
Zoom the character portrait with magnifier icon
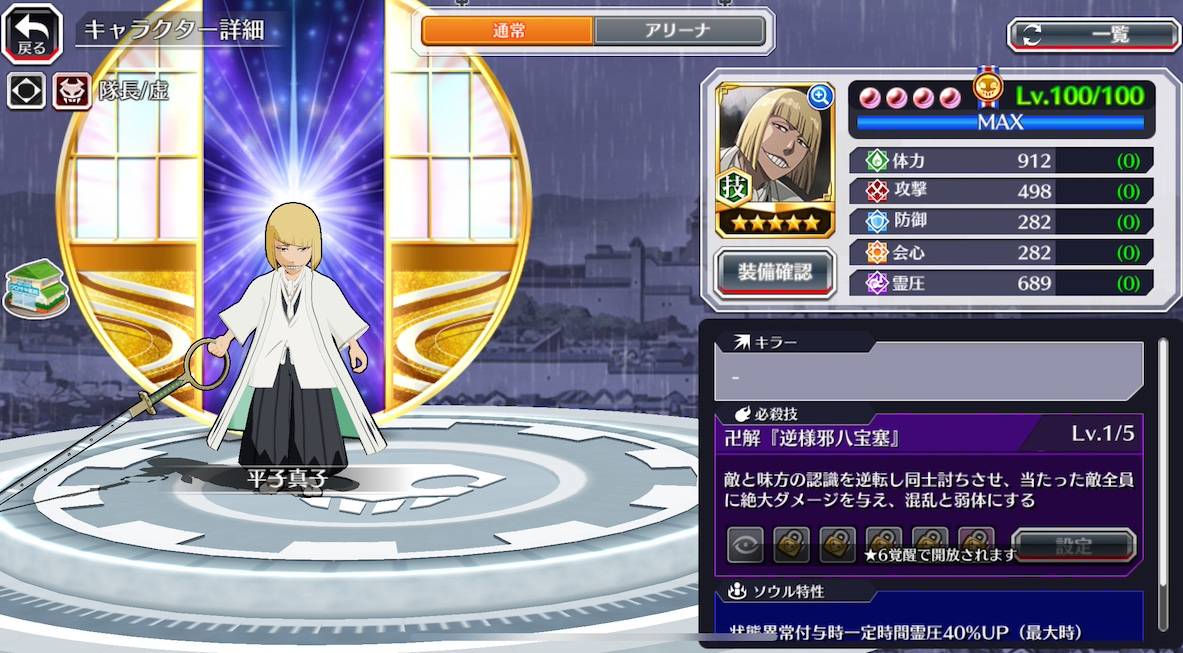pos(820,96)
